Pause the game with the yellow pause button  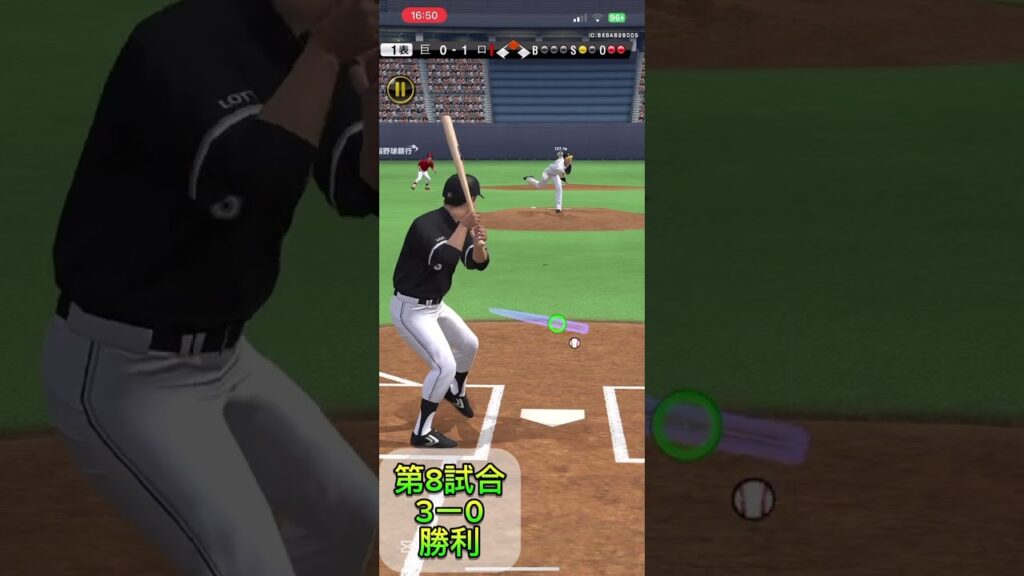pyautogui.click(x=400, y=89)
